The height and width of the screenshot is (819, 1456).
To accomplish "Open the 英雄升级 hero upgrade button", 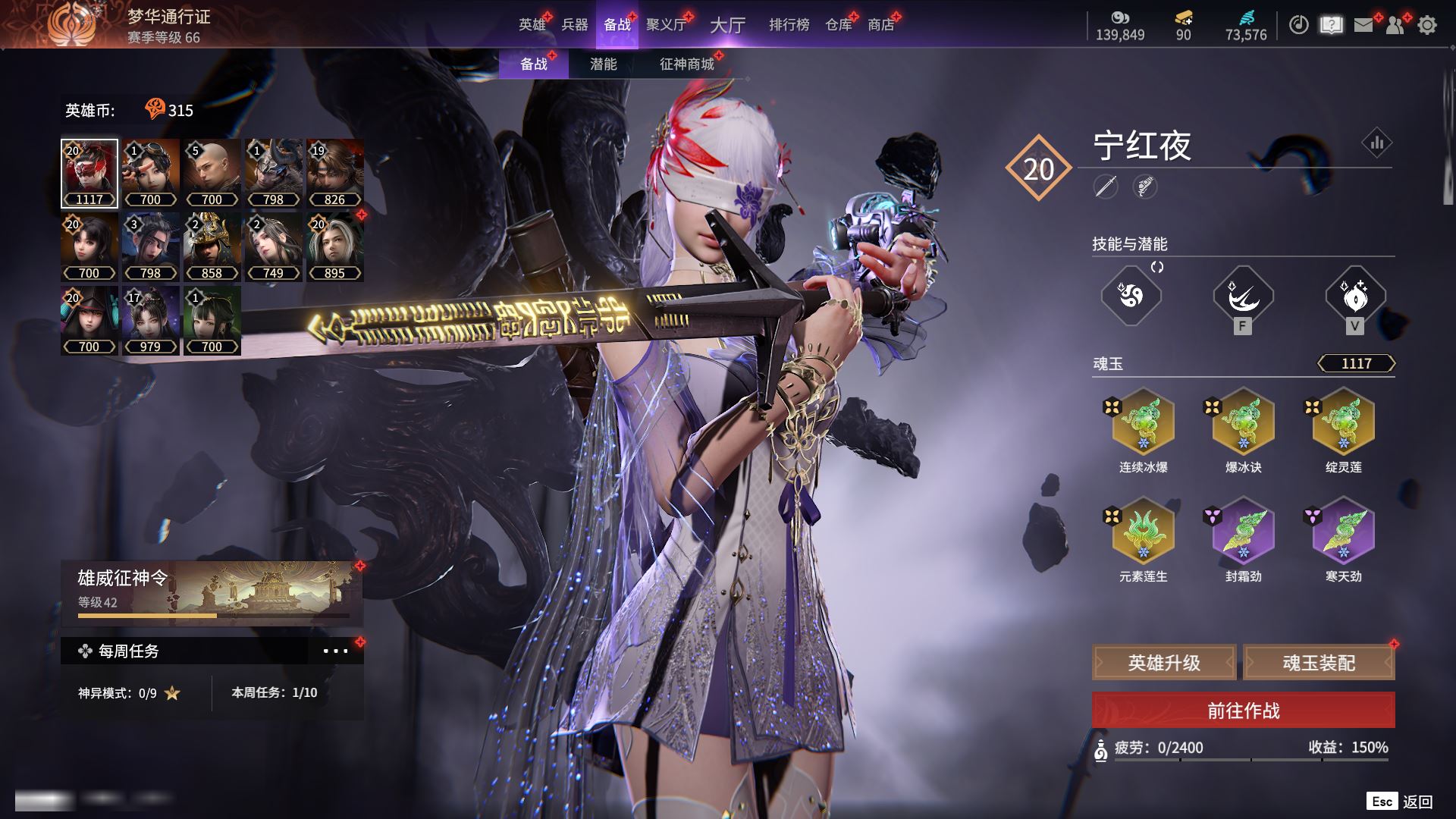I will 1164,663.
